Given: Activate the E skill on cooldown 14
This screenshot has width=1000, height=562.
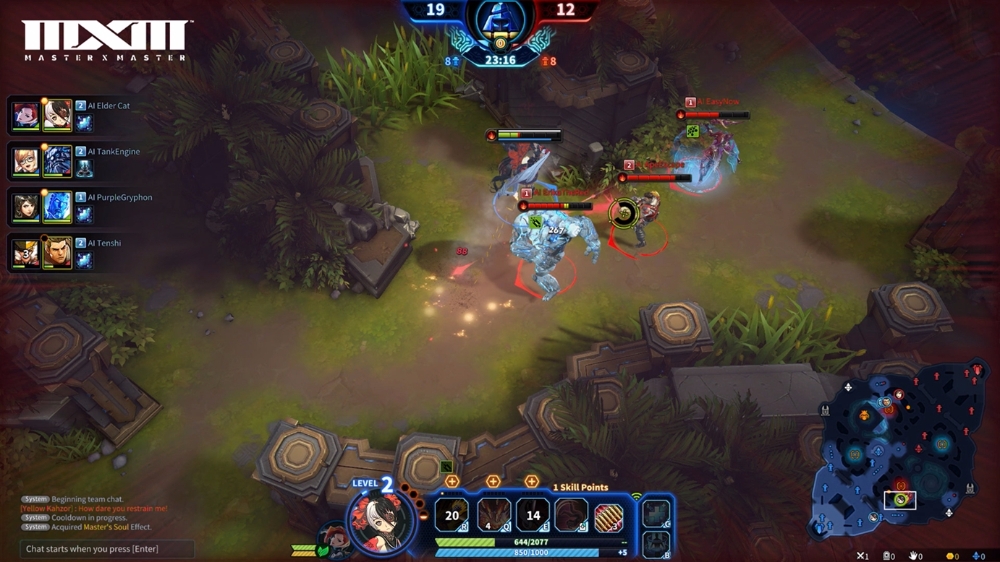Looking at the screenshot, I should pos(534,516).
